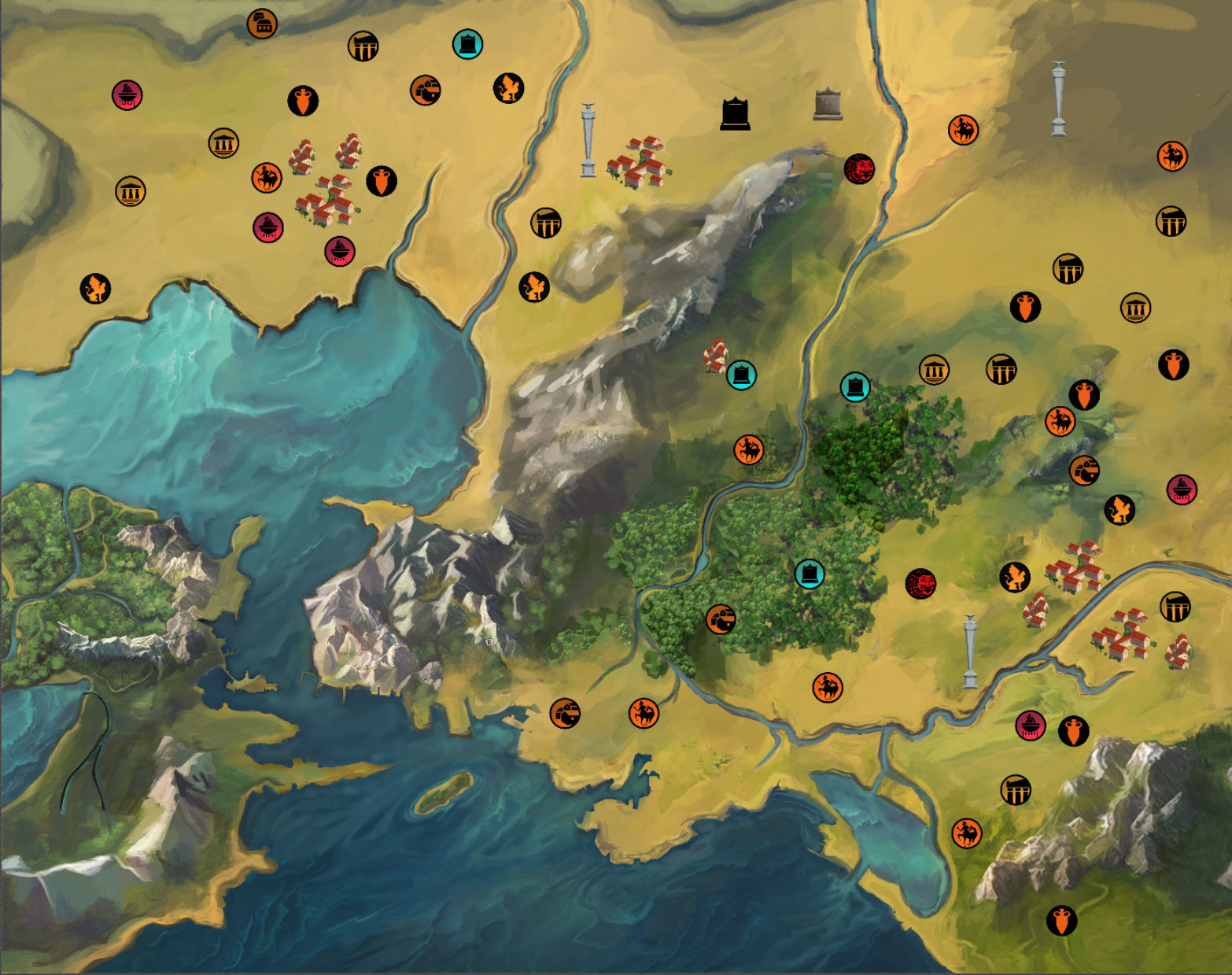The height and width of the screenshot is (975, 1232).
Task: Click the pink brazier marker touching an amphora marker
Action: pos(1030,725)
